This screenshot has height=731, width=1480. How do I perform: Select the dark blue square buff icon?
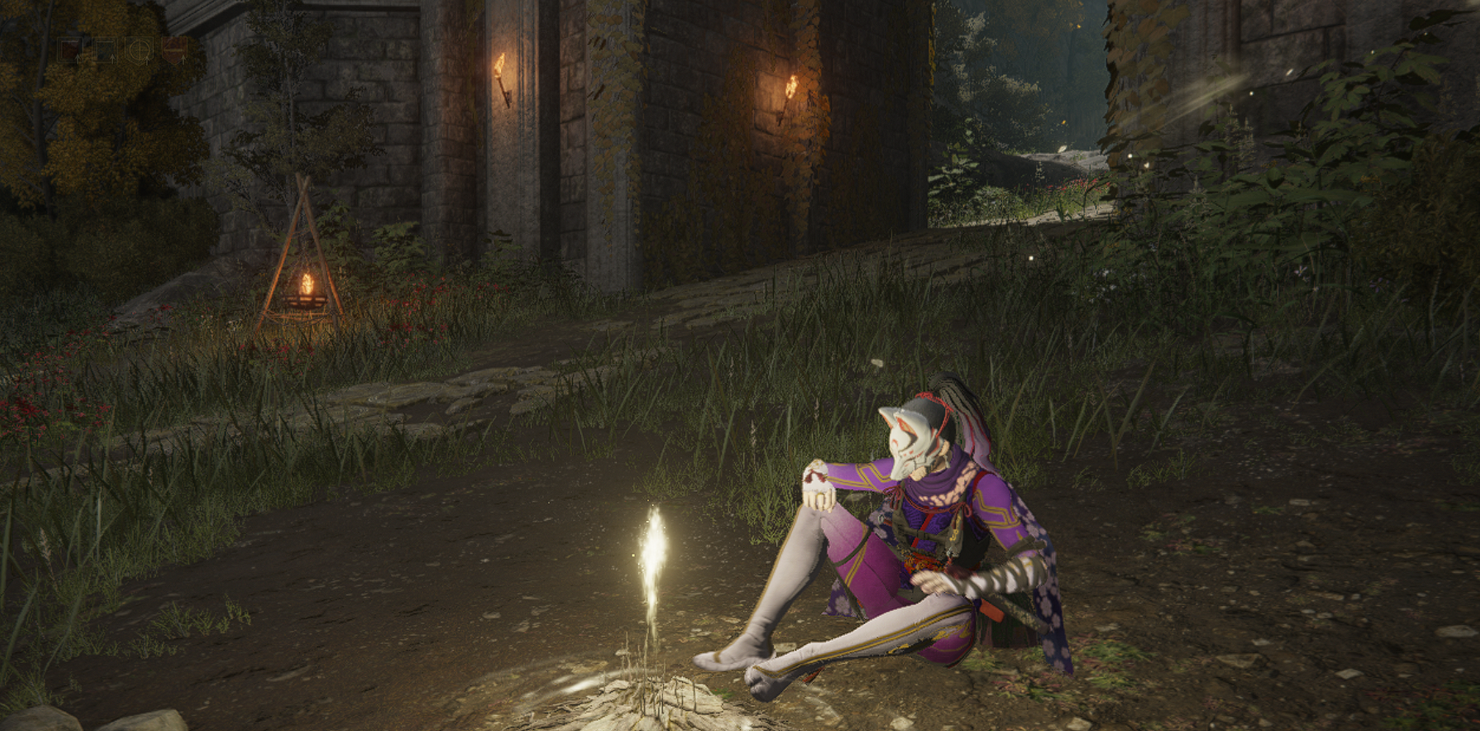click(103, 51)
